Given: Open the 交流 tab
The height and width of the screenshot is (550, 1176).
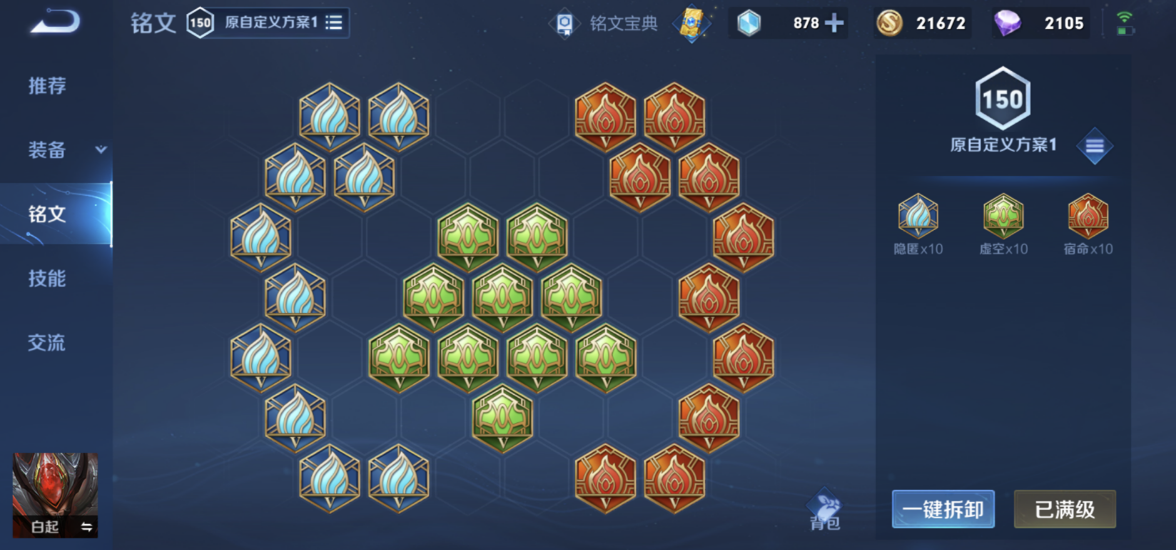Looking at the screenshot, I should click(47, 342).
